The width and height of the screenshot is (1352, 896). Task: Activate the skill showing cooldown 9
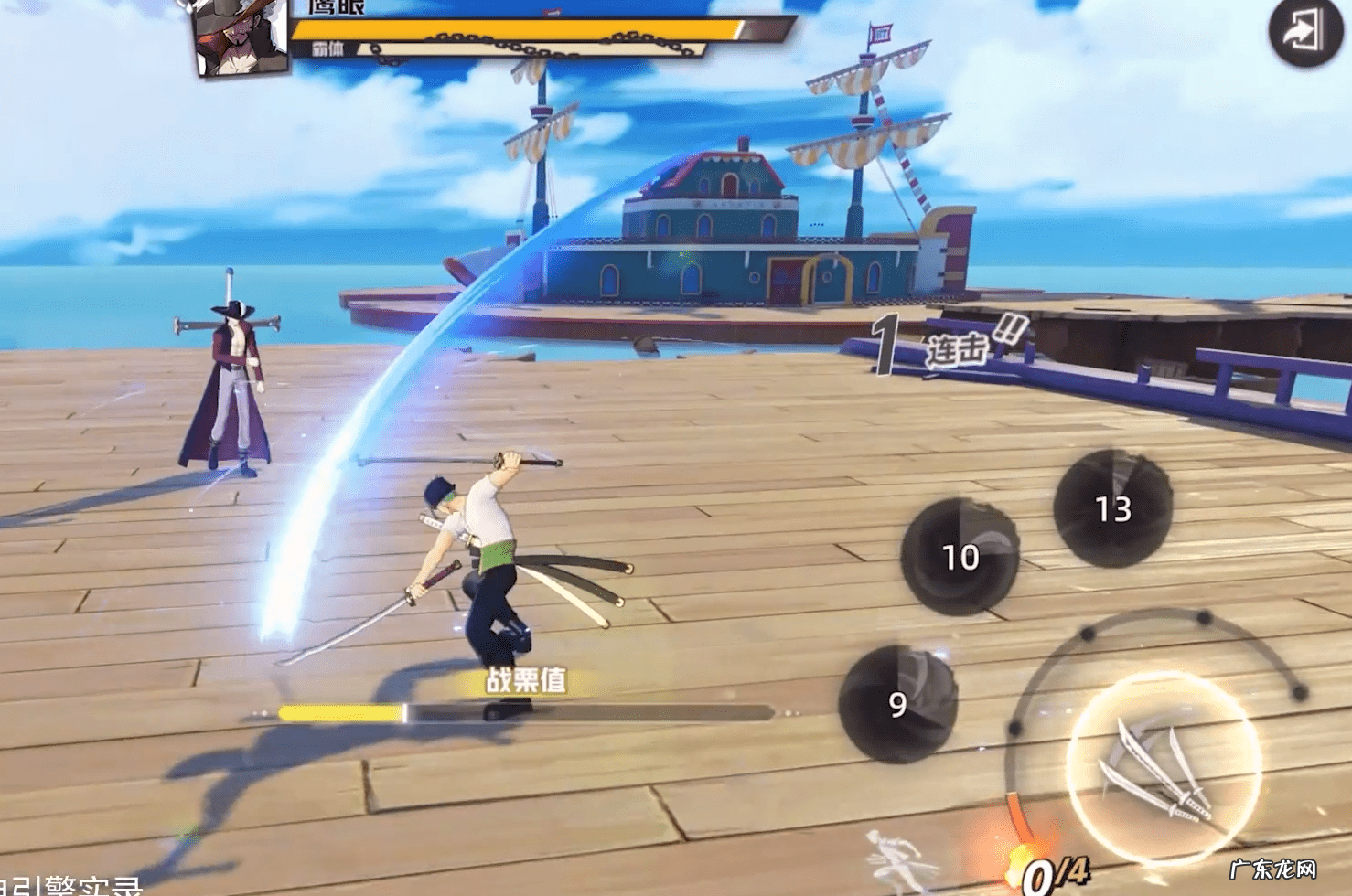click(897, 703)
